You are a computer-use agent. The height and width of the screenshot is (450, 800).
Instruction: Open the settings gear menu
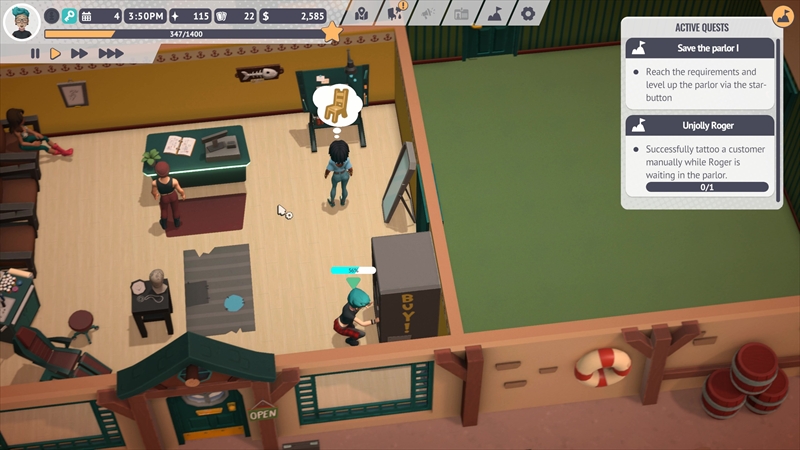pyautogui.click(x=527, y=13)
